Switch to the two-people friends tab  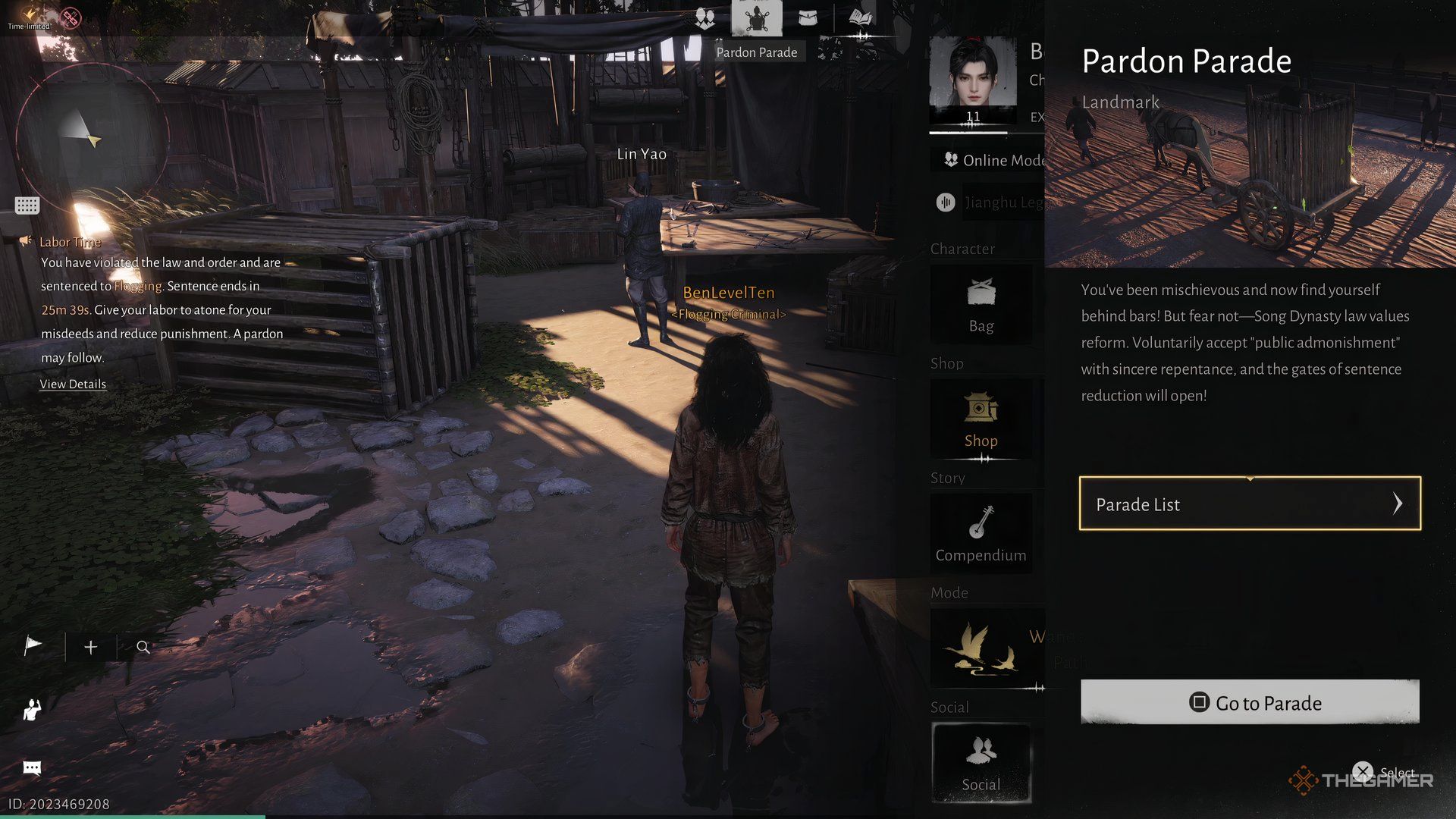click(704, 19)
